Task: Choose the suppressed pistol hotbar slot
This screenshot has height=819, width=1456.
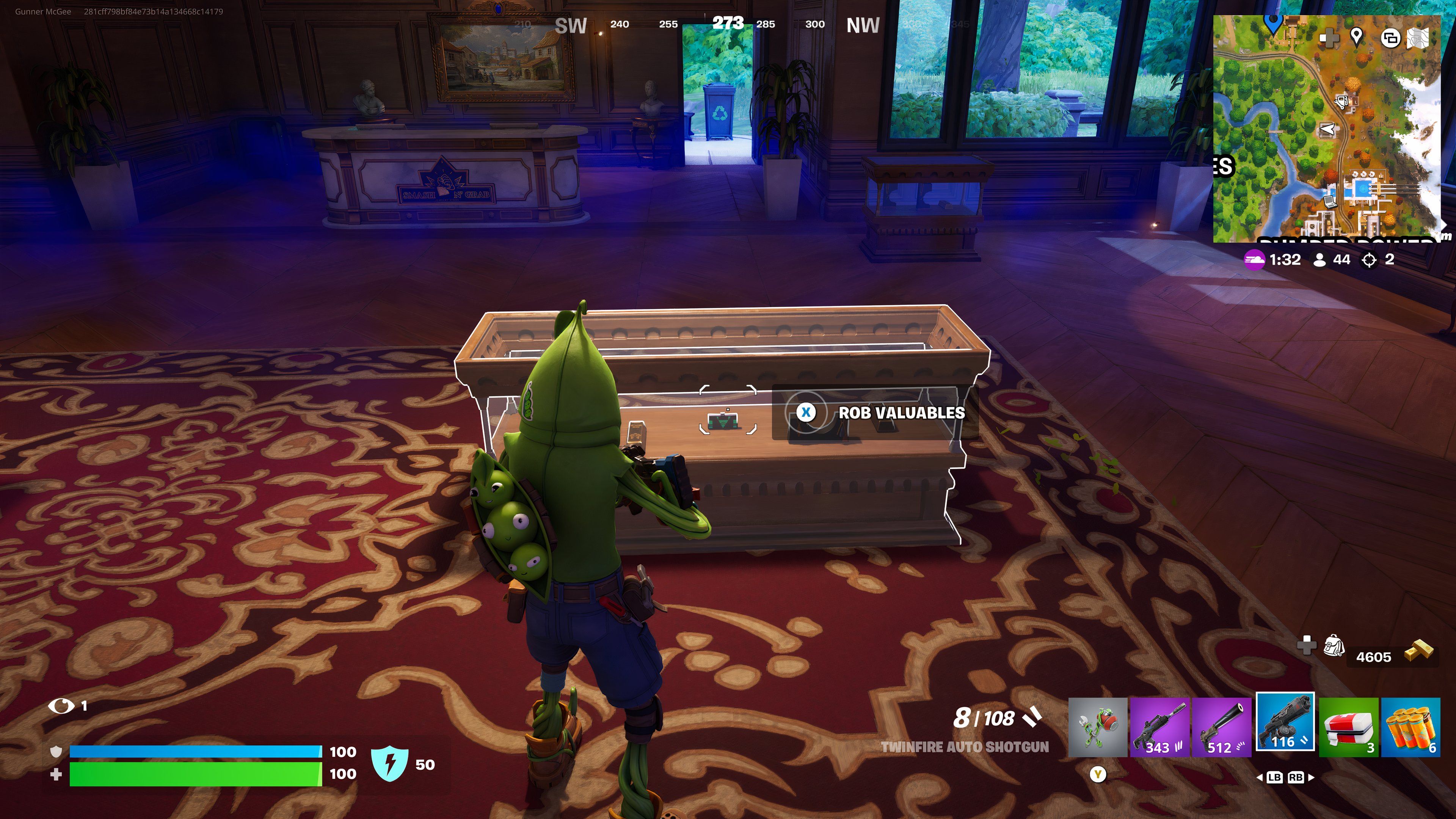Action: (1221, 727)
